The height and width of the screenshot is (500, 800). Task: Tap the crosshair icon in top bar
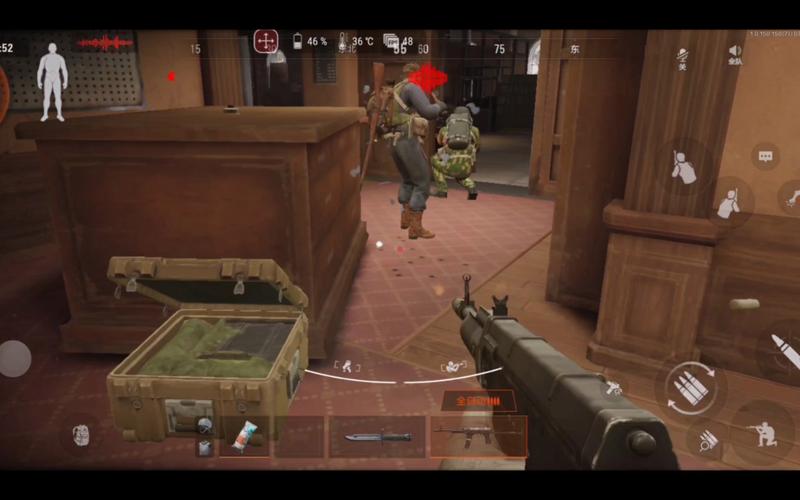coord(266,41)
